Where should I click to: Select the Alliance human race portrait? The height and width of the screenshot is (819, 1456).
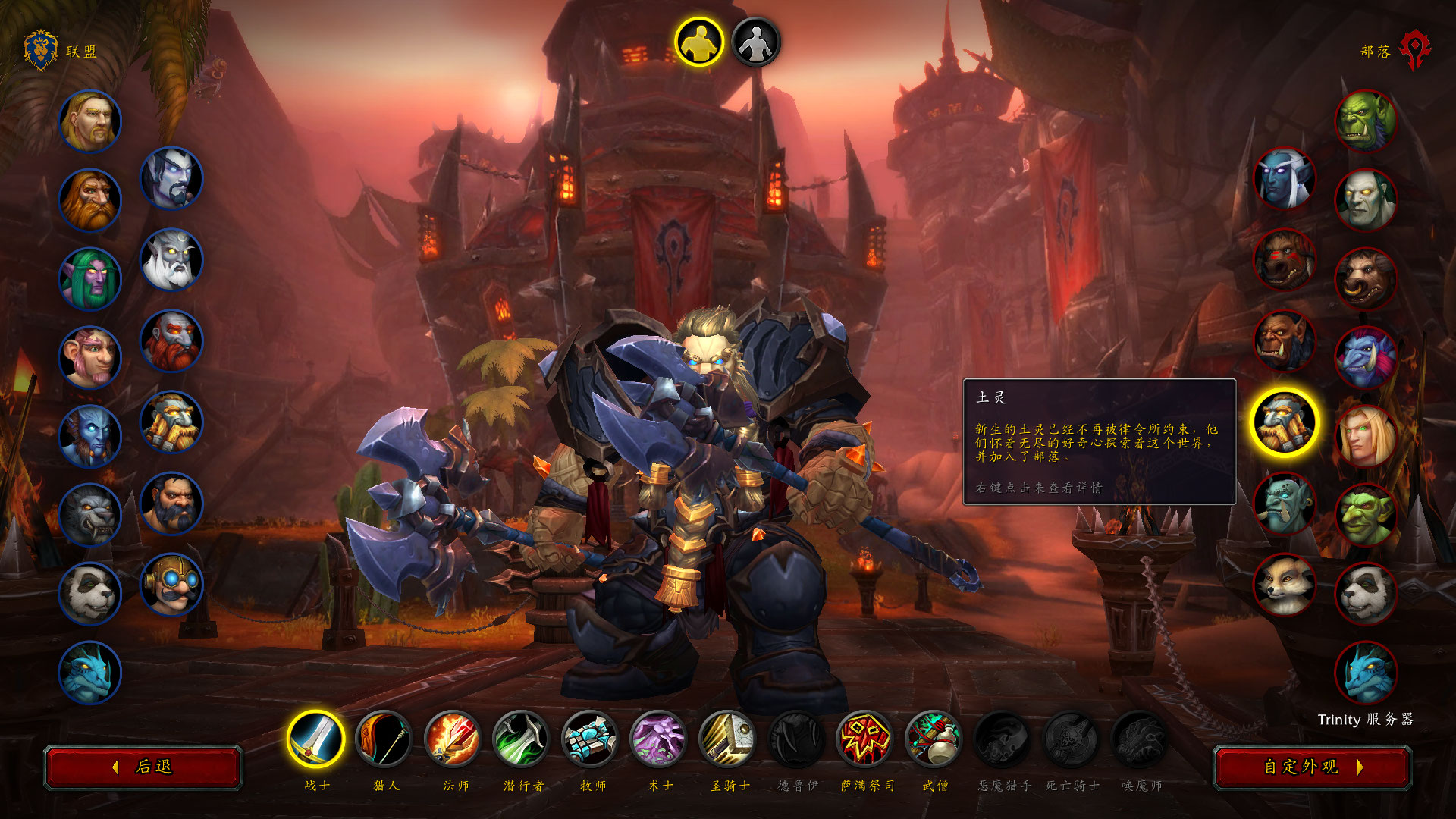tap(90, 121)
